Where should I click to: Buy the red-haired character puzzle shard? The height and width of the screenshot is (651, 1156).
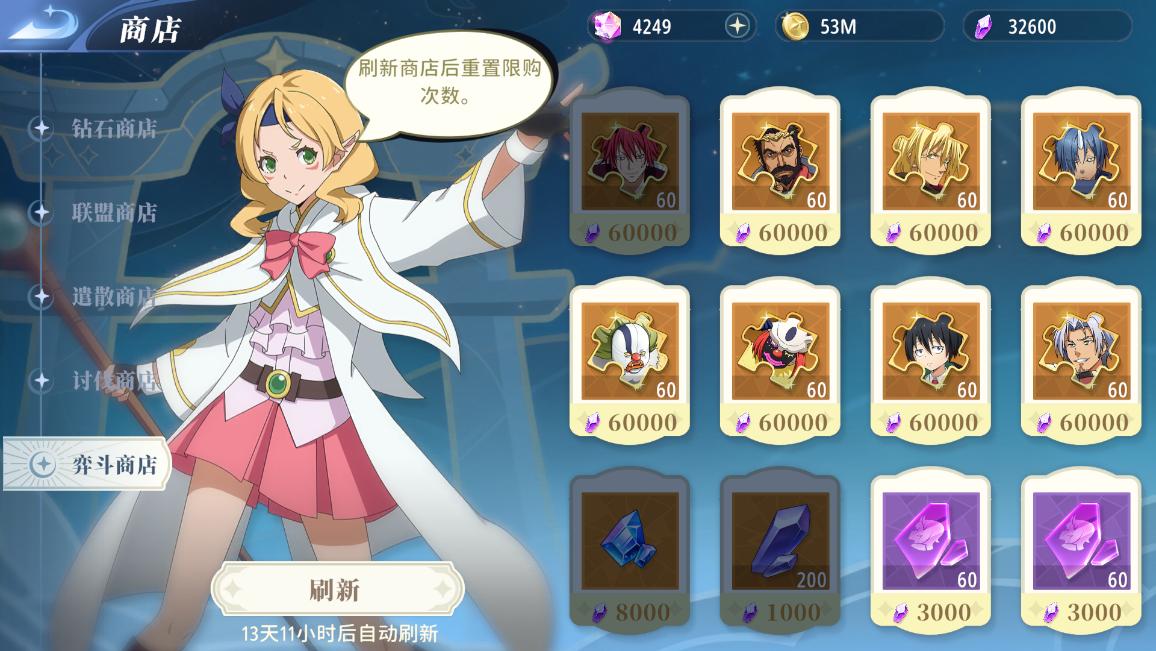click(629, 172)
